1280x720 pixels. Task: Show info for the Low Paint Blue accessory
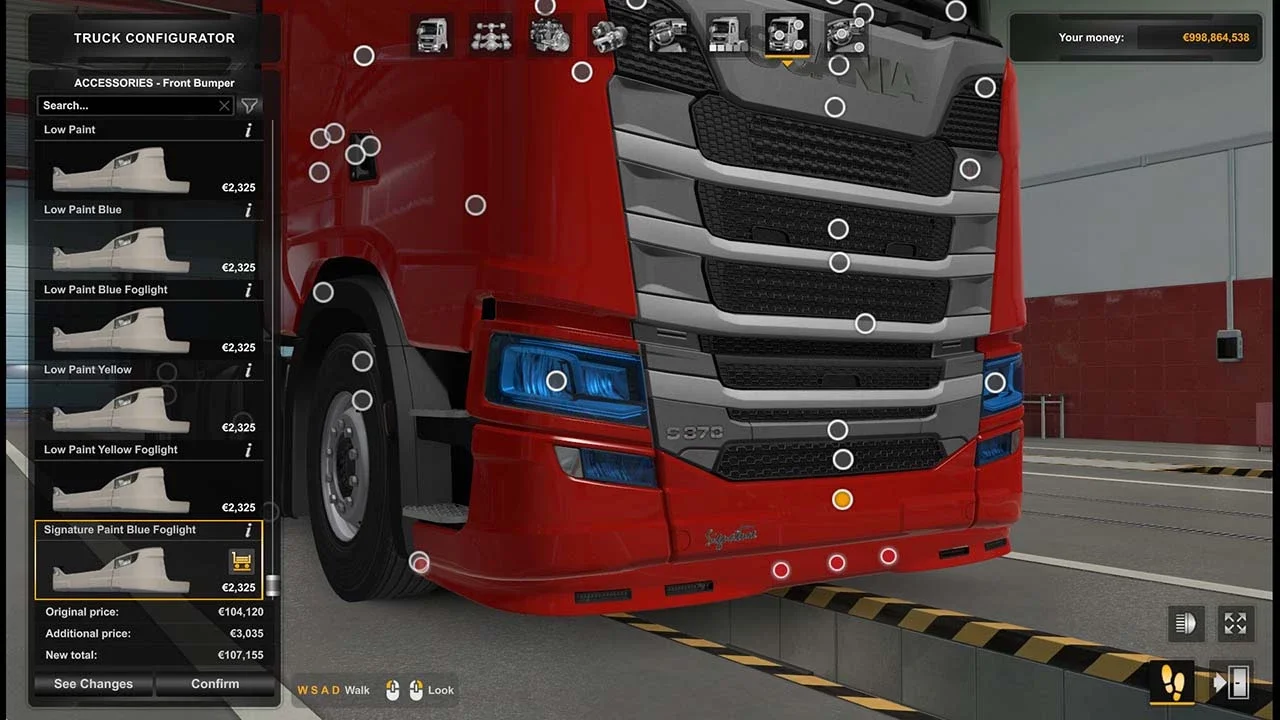pos(248,209)
